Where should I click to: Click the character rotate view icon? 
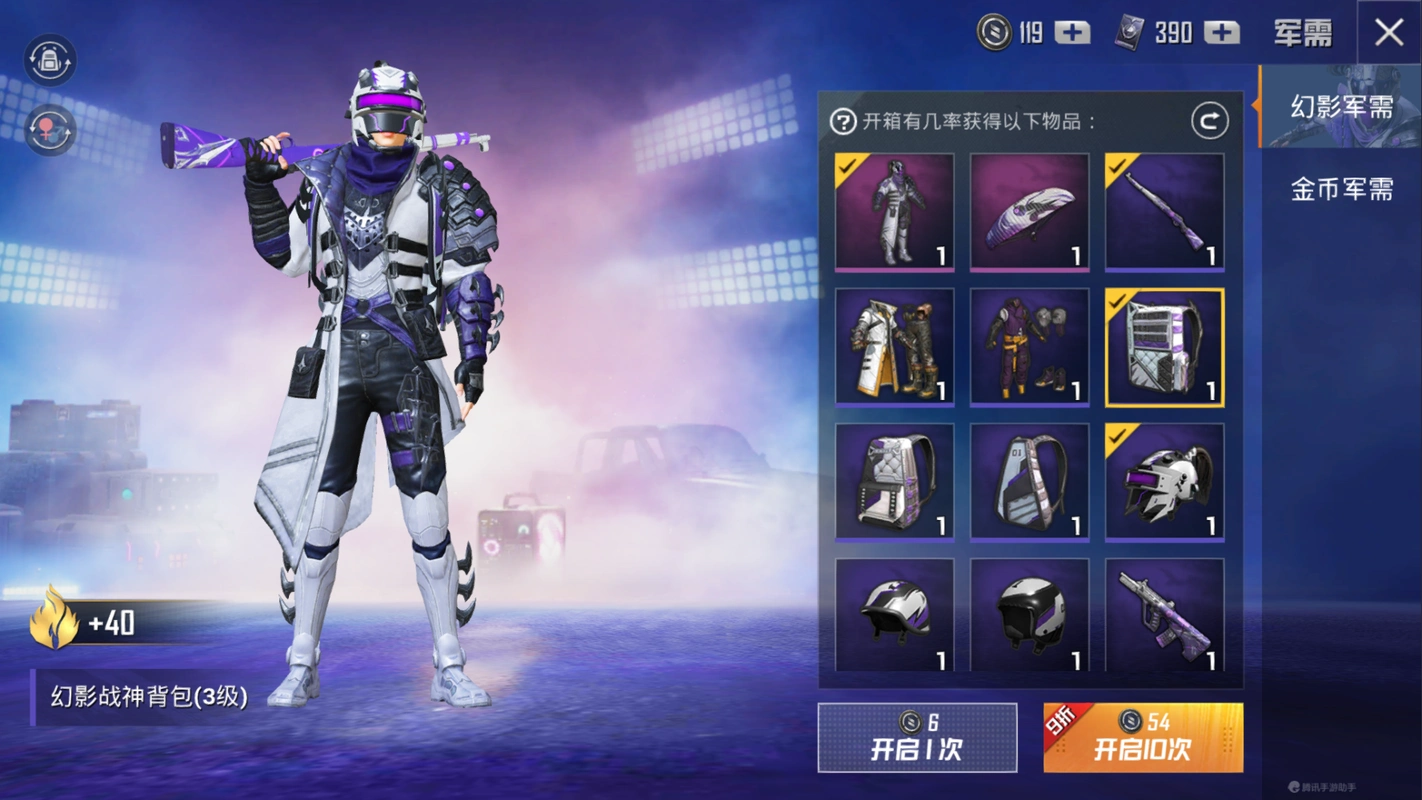(x=50, y=131)
